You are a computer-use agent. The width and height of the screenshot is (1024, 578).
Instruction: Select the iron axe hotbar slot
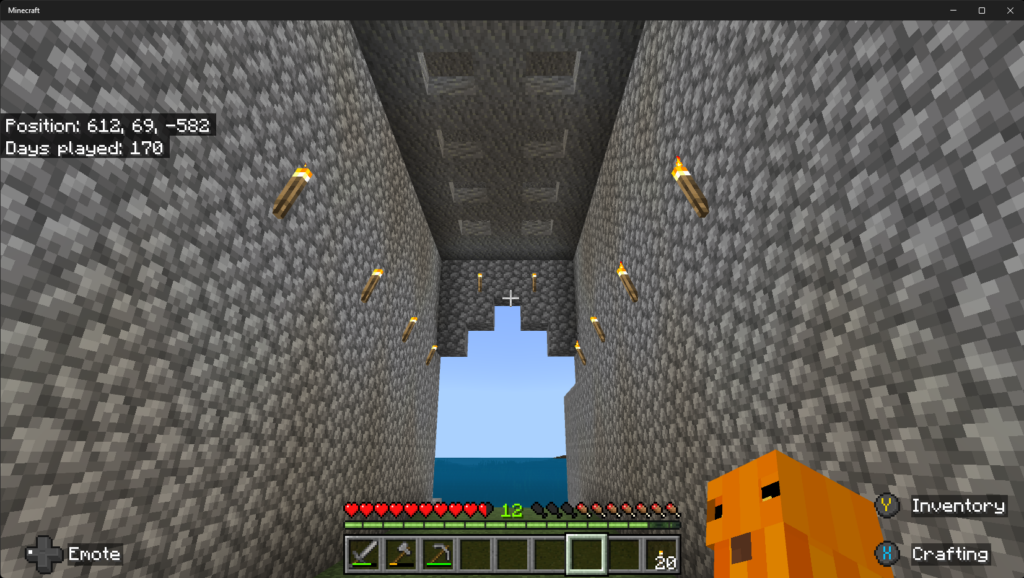(x=402, y=552)
